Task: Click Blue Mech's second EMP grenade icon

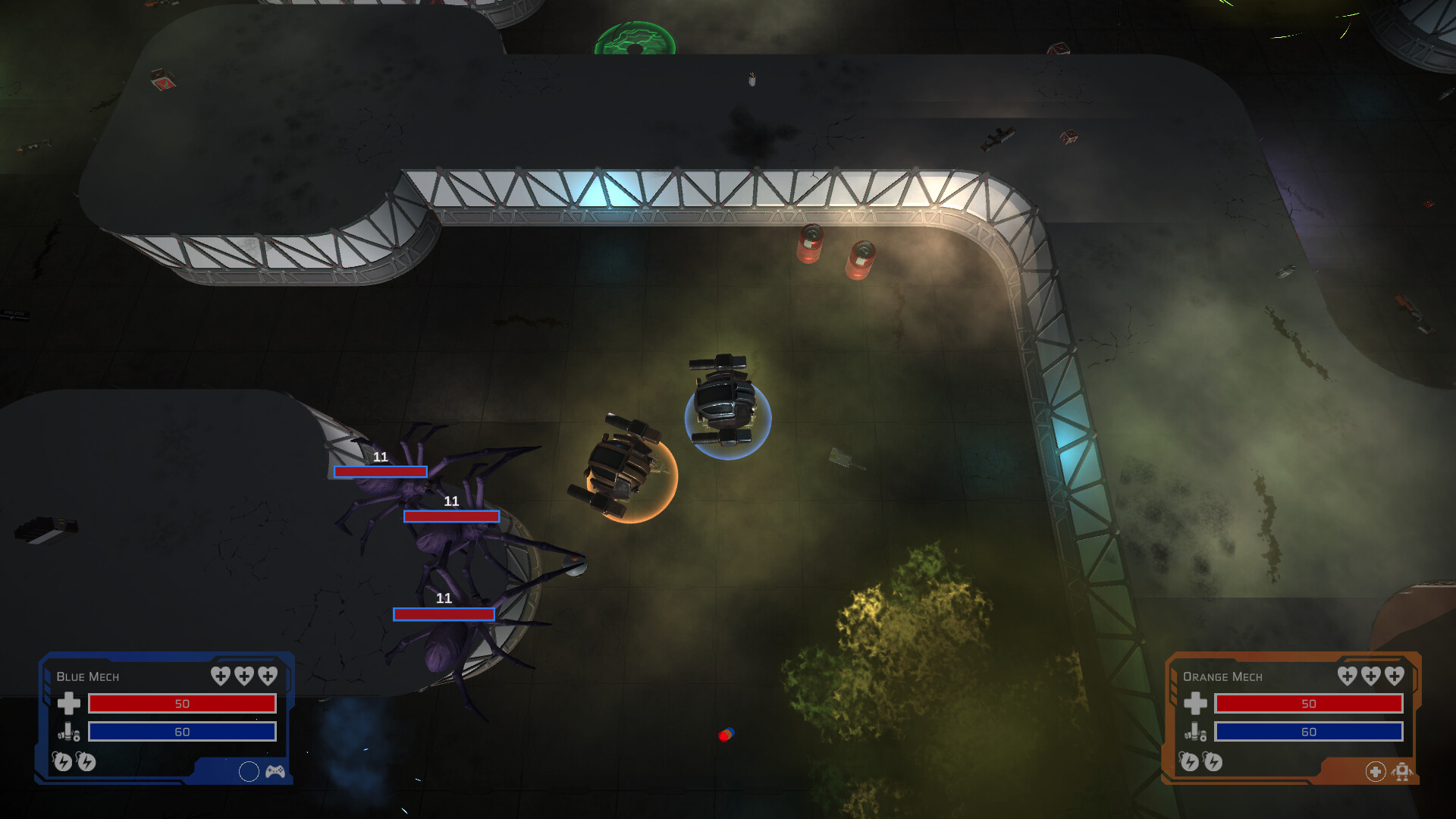Action: 86,763
